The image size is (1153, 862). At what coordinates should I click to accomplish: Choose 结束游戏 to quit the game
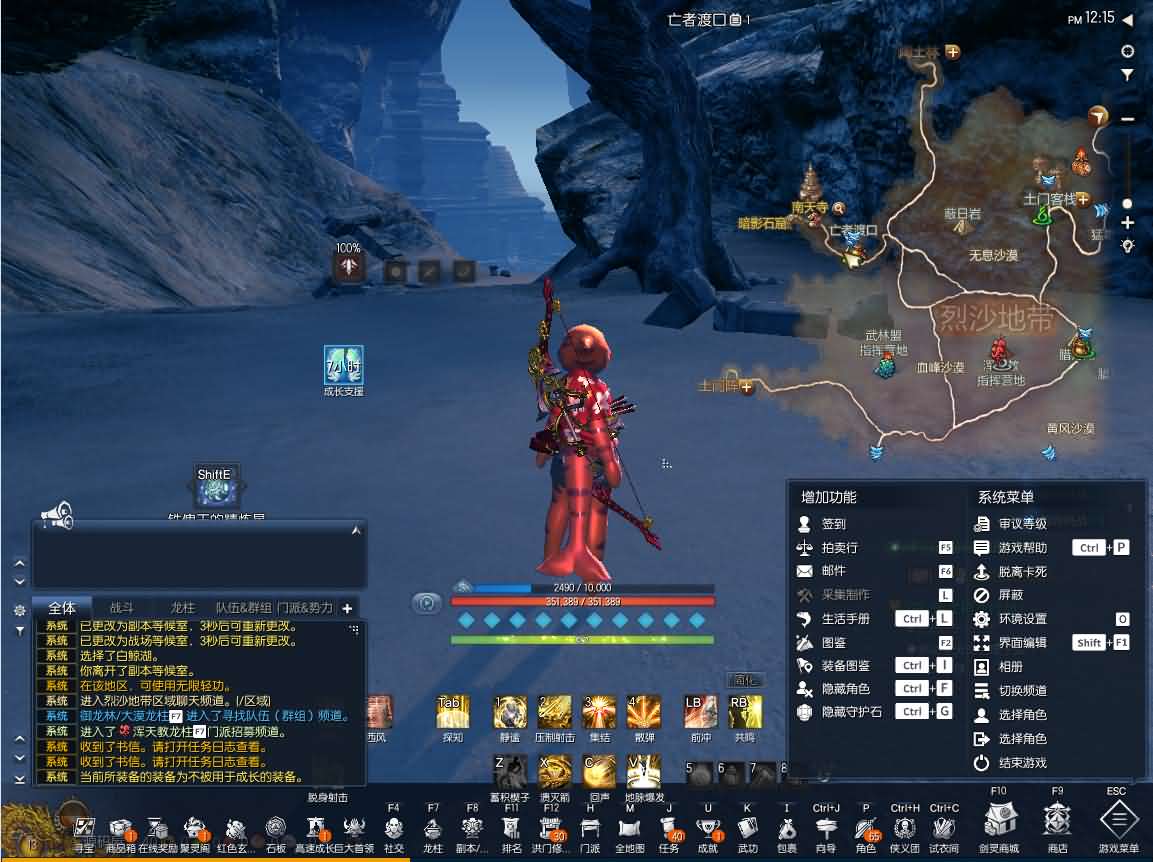tap(1022, 763)
